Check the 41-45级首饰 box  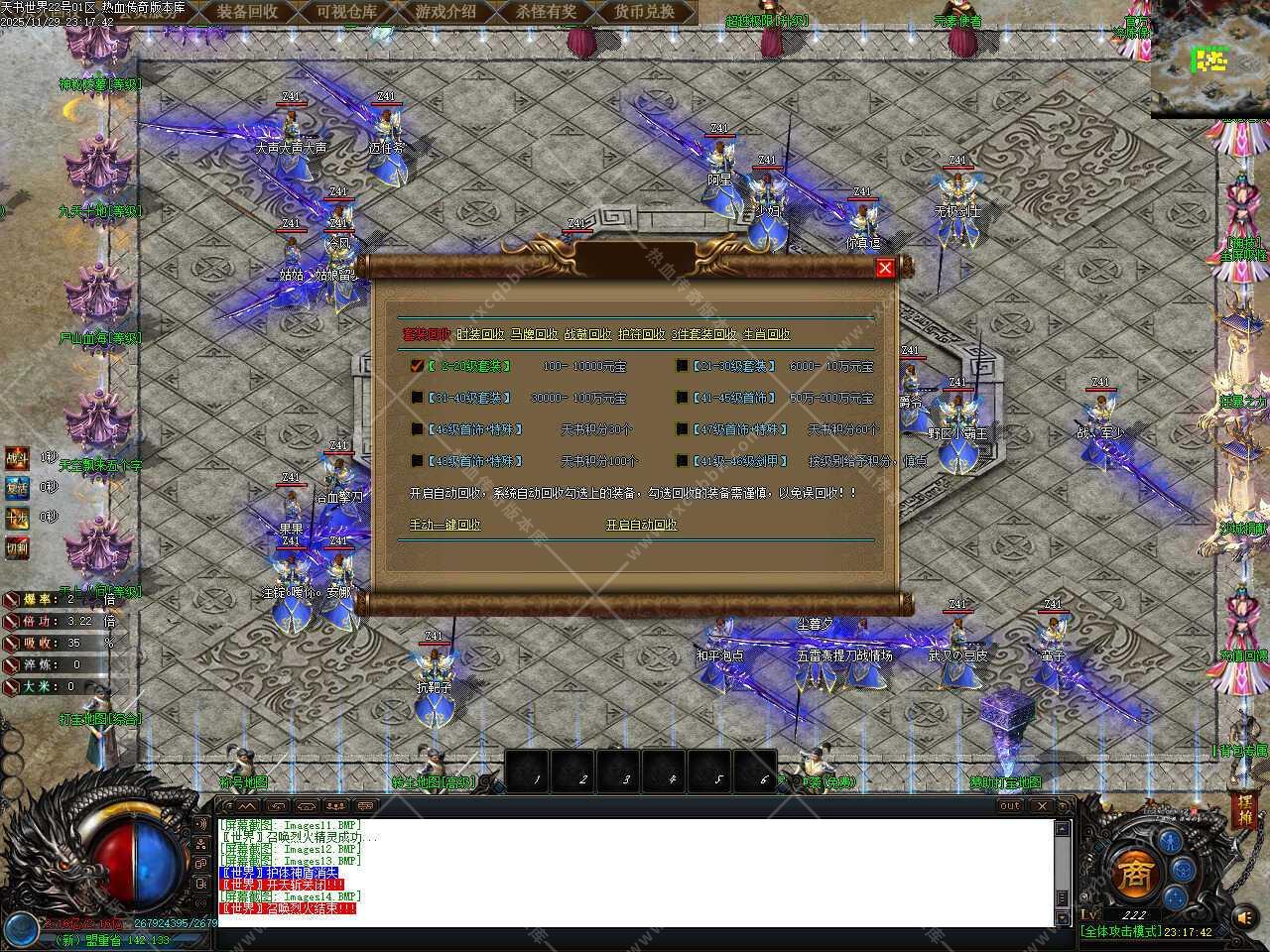point(683,398)
